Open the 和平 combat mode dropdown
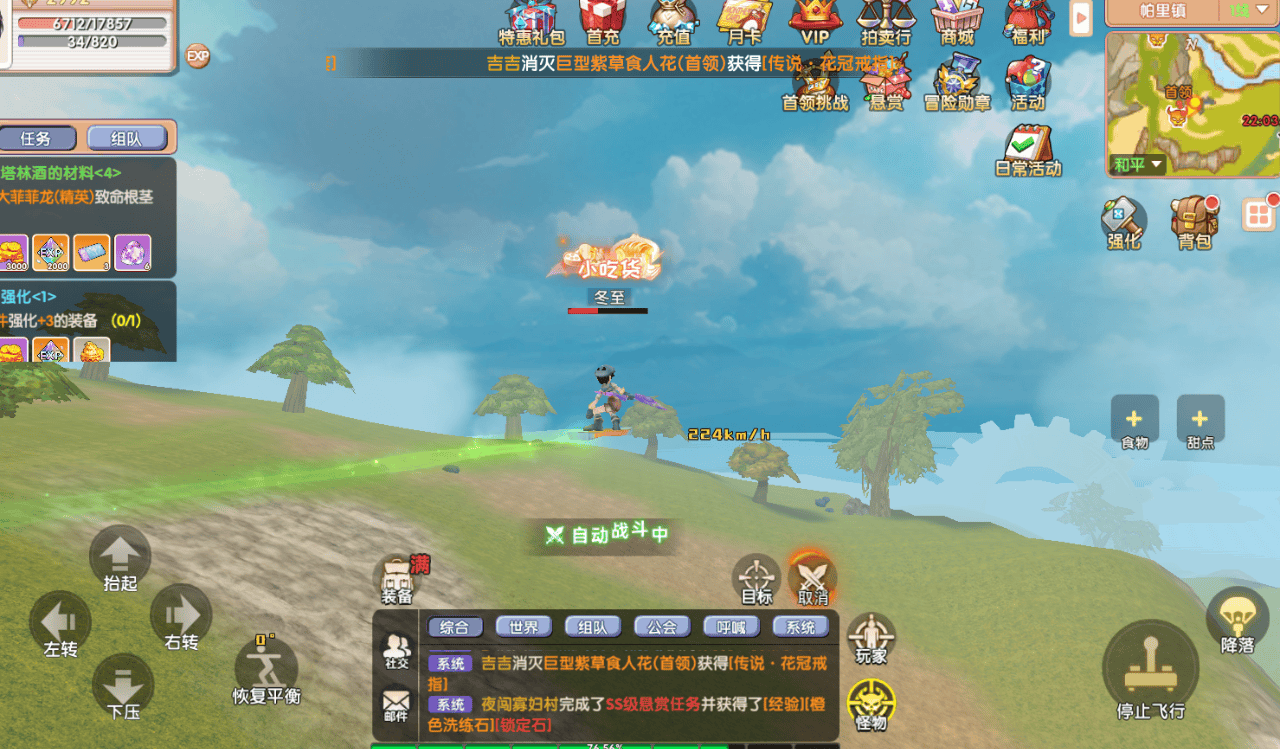The width and height of the screenshot is (1280, 749). [x=1139, y=165]
